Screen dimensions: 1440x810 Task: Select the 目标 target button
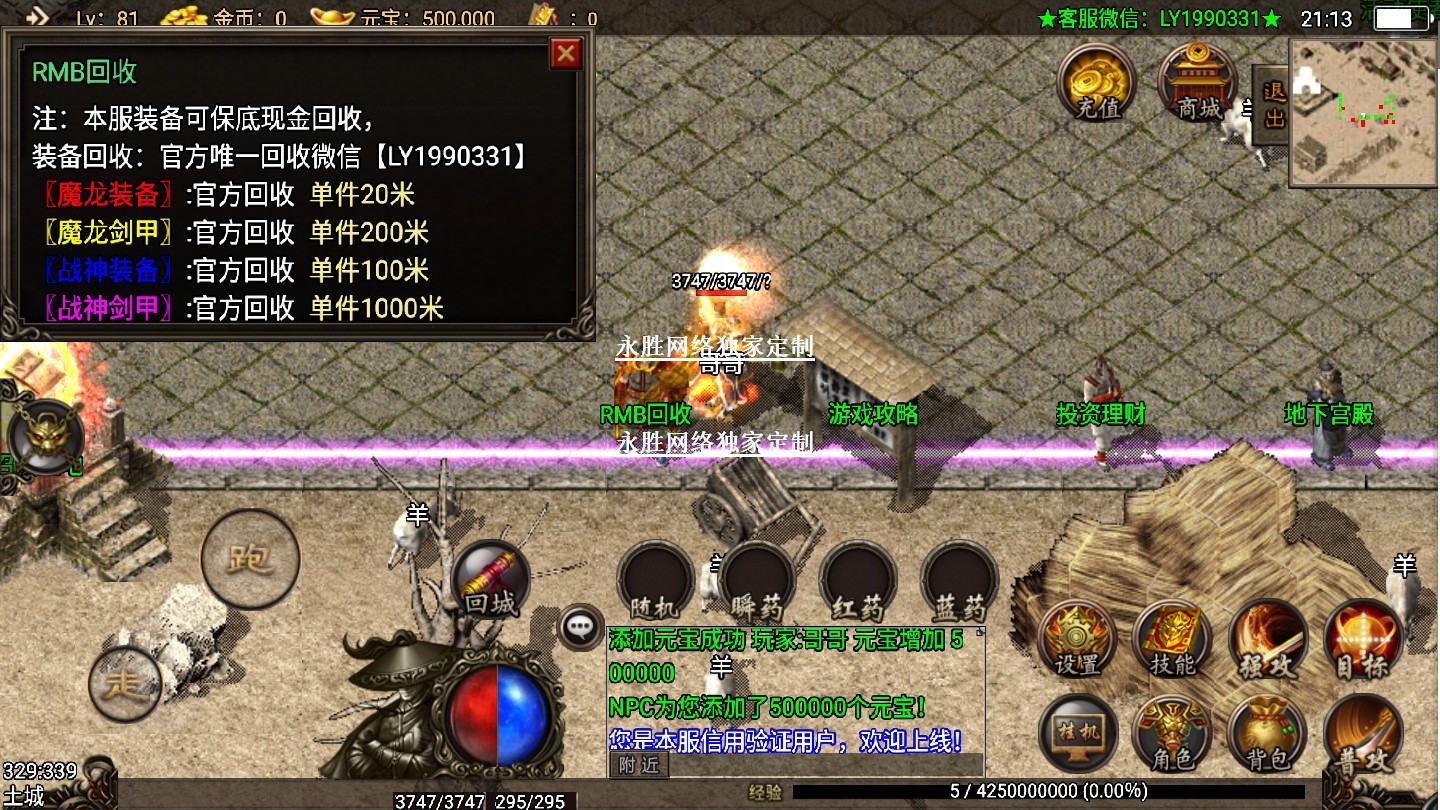(x=1363, y=639)
